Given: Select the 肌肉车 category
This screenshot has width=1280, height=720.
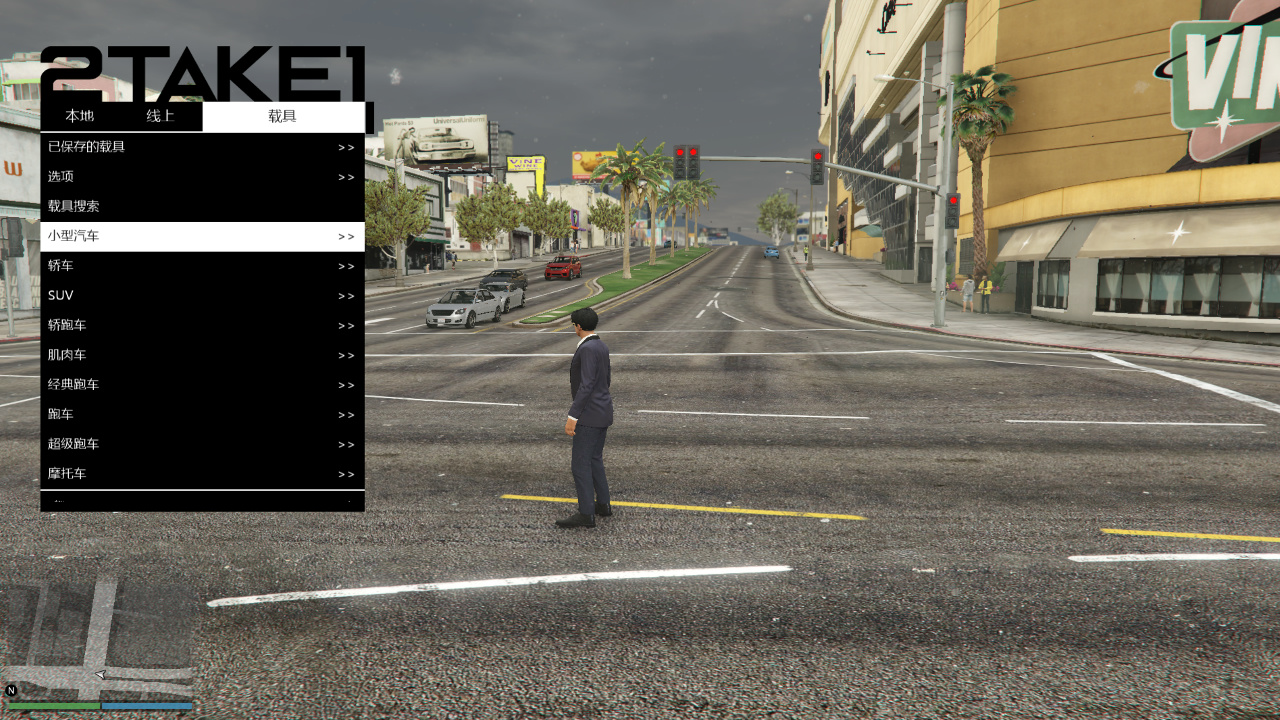Looking at the screenshot, I should click(202, 355).
